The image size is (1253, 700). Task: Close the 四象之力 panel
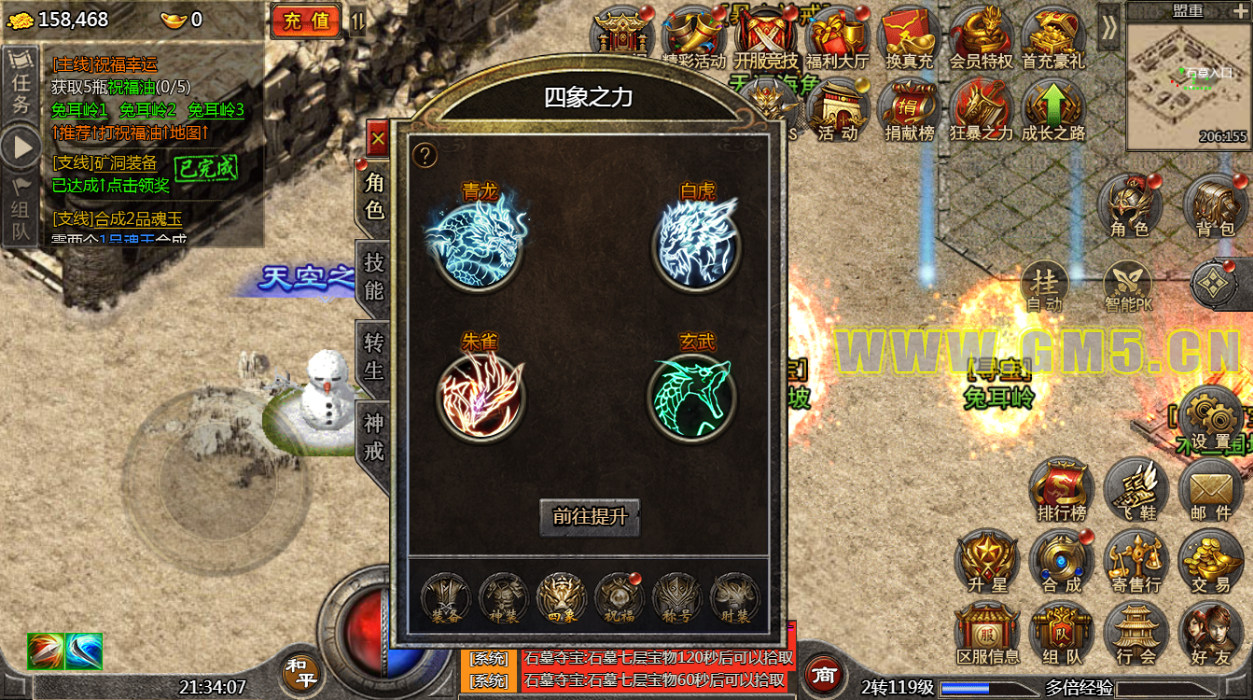tap(377, 140)
